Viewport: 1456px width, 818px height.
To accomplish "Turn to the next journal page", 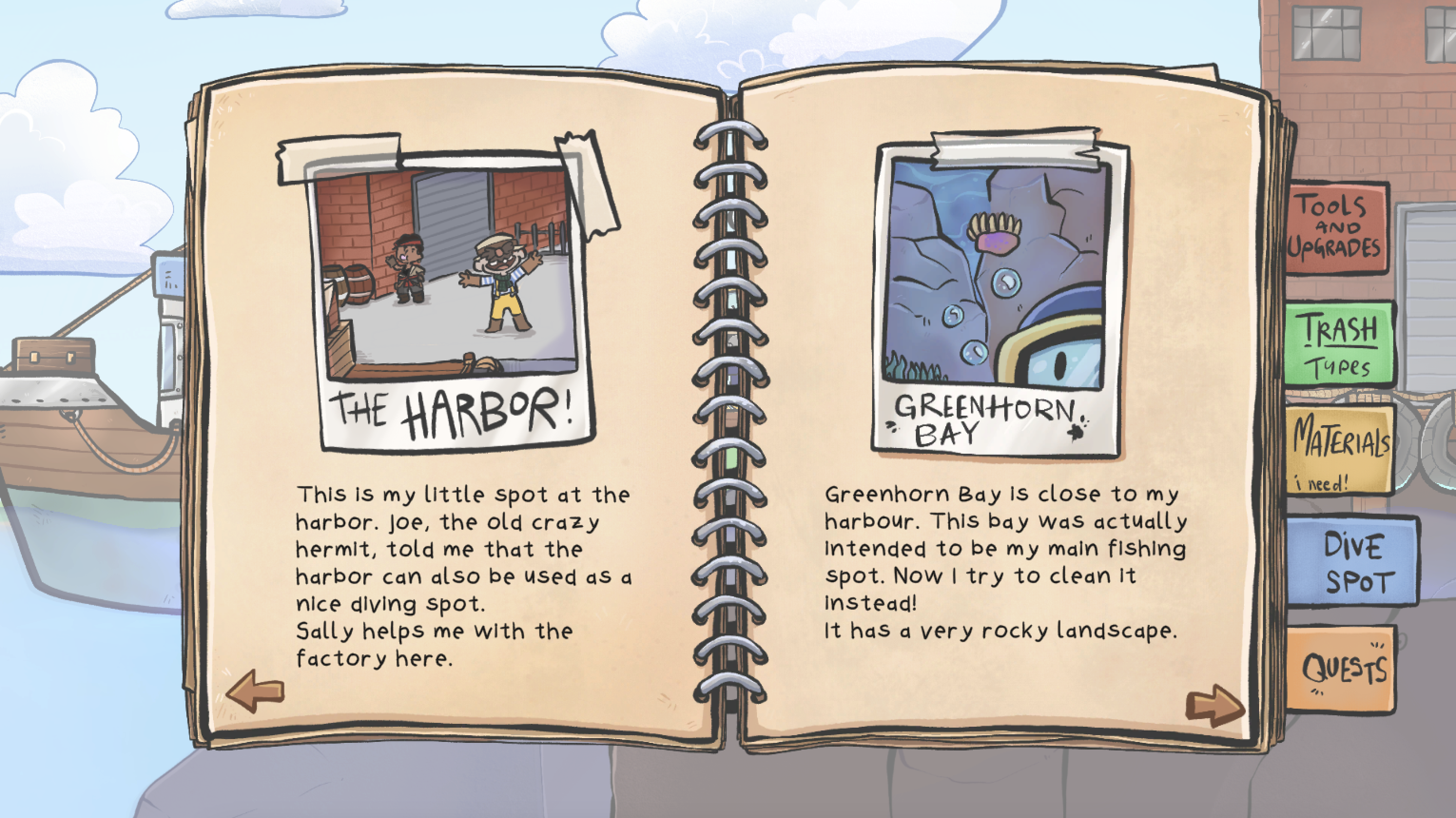I will (x=1214, y=705).
